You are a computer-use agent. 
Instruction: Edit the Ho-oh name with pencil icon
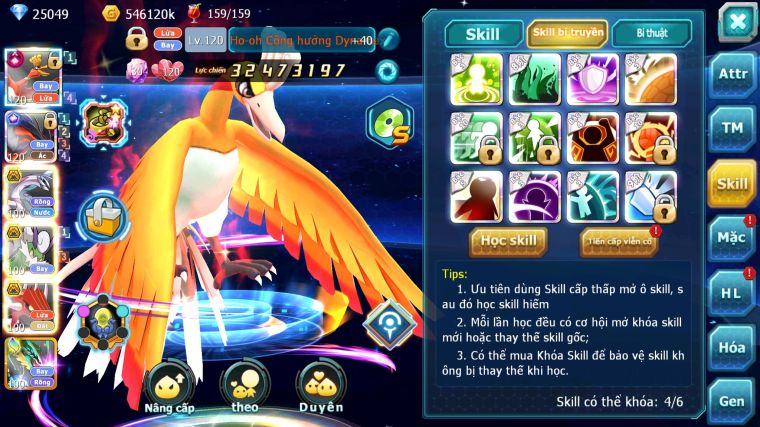point(388,40)
